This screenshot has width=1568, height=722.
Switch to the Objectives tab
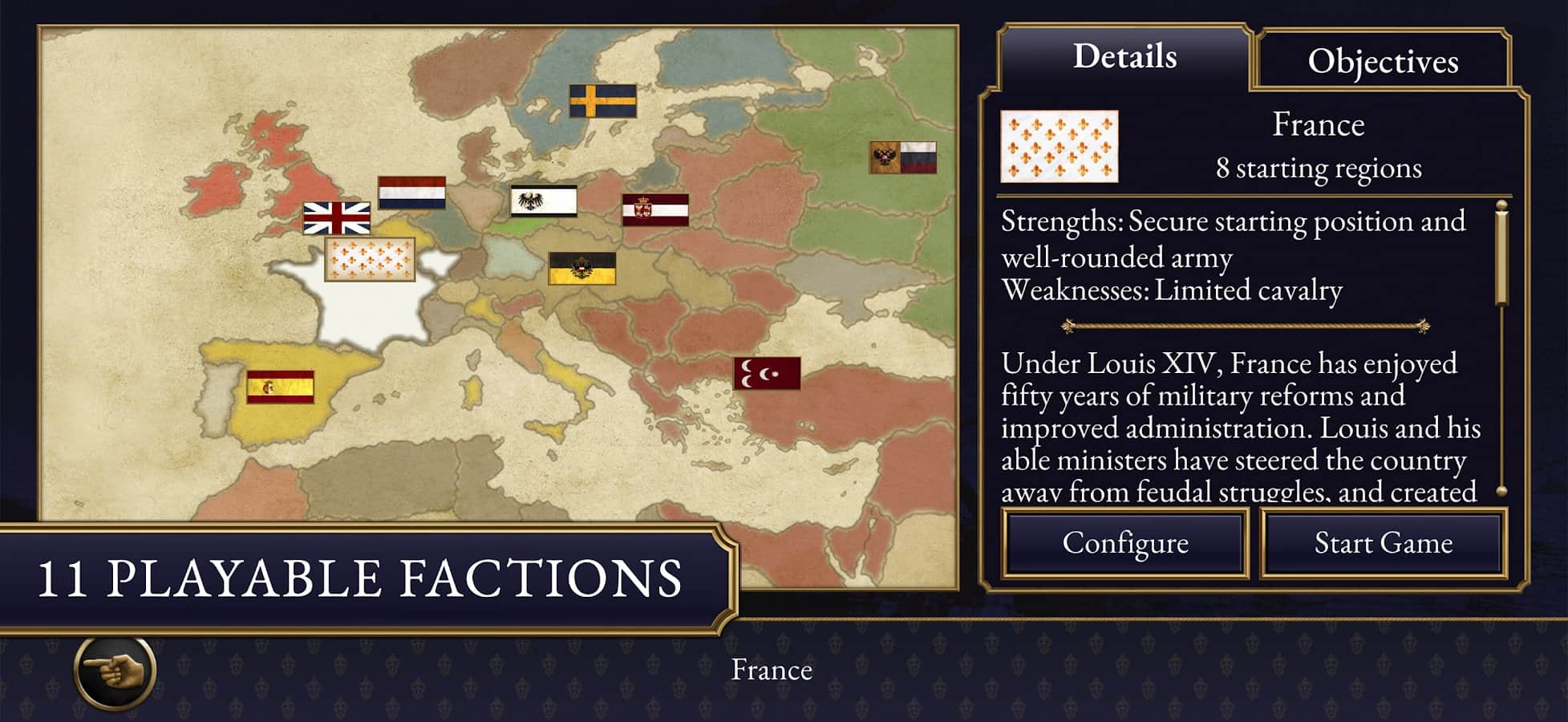point(1383,61)
